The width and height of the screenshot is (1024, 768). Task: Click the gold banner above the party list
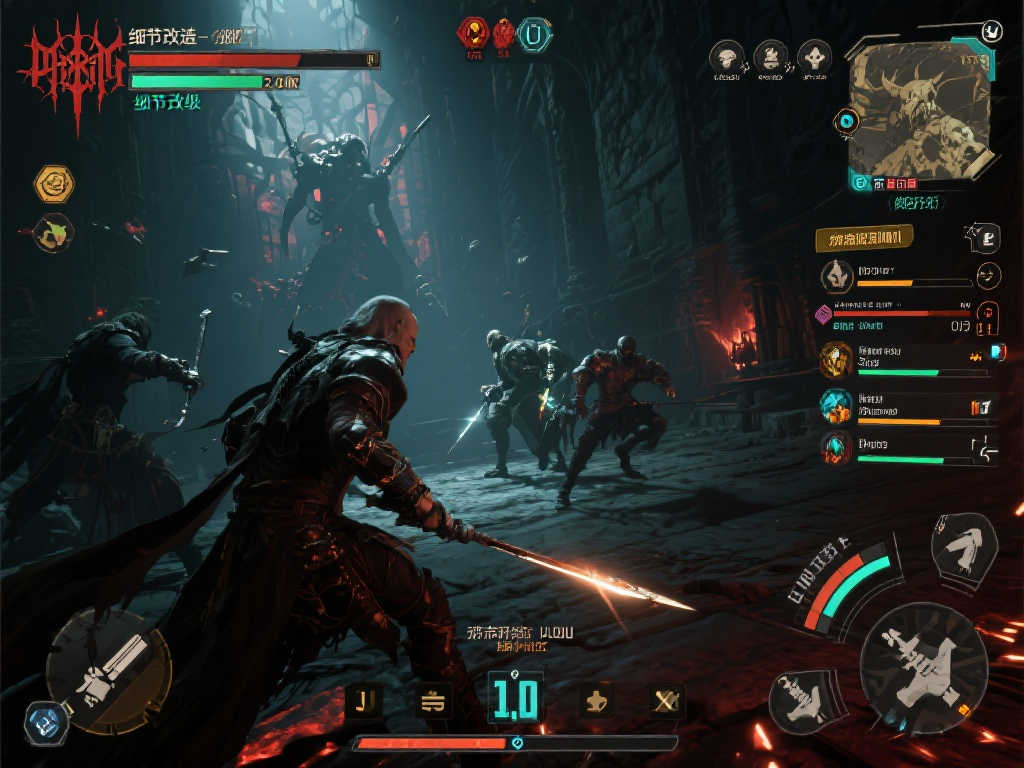pos(864,238)
